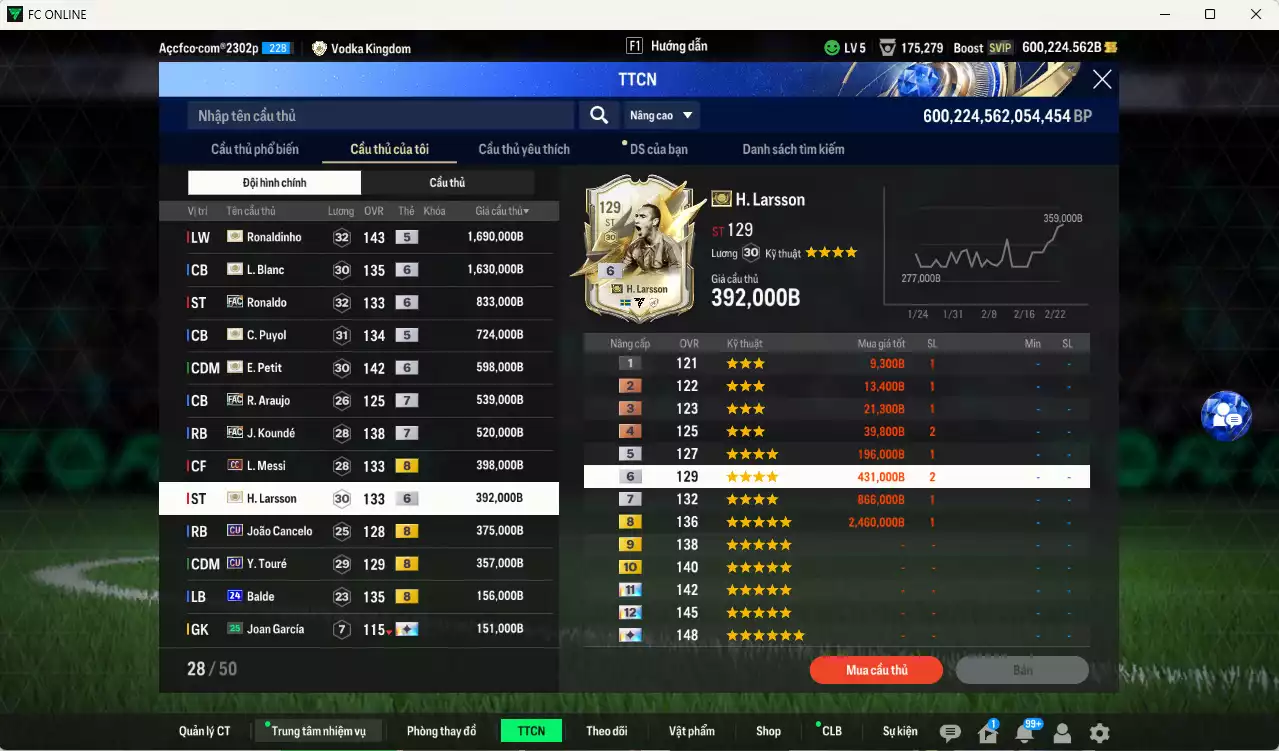The width and height of the screenshot is (1279, 751).
Task: Sort by the Giá cầu thủ column header
Action: [501, 211]
